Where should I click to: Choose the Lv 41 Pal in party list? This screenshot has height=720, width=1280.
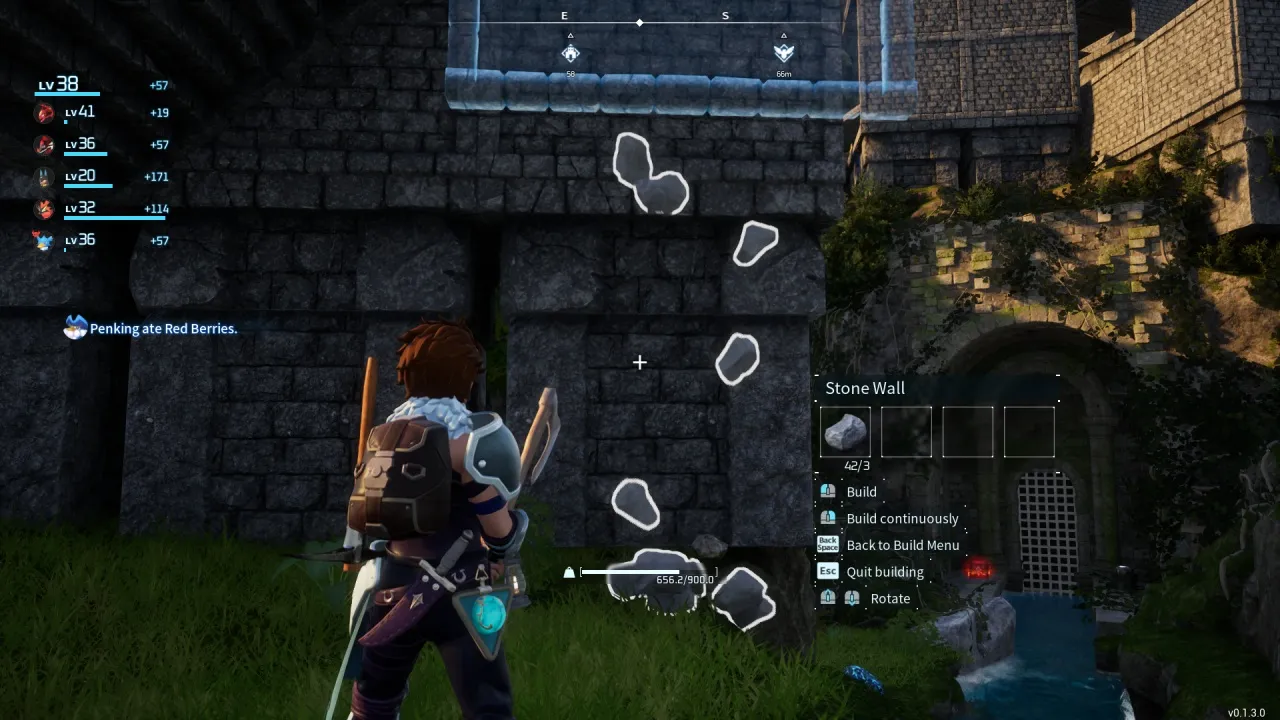45,113
